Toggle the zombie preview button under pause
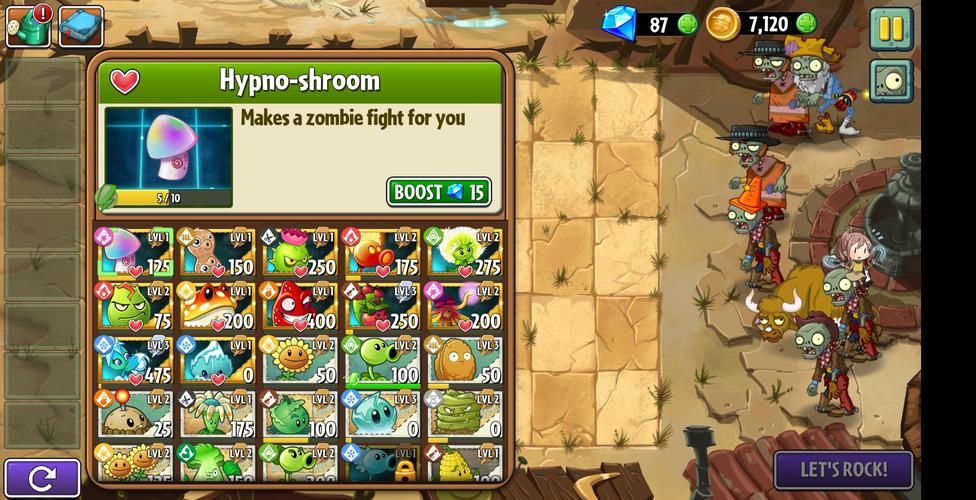976x500 pixels. (890, 81)
